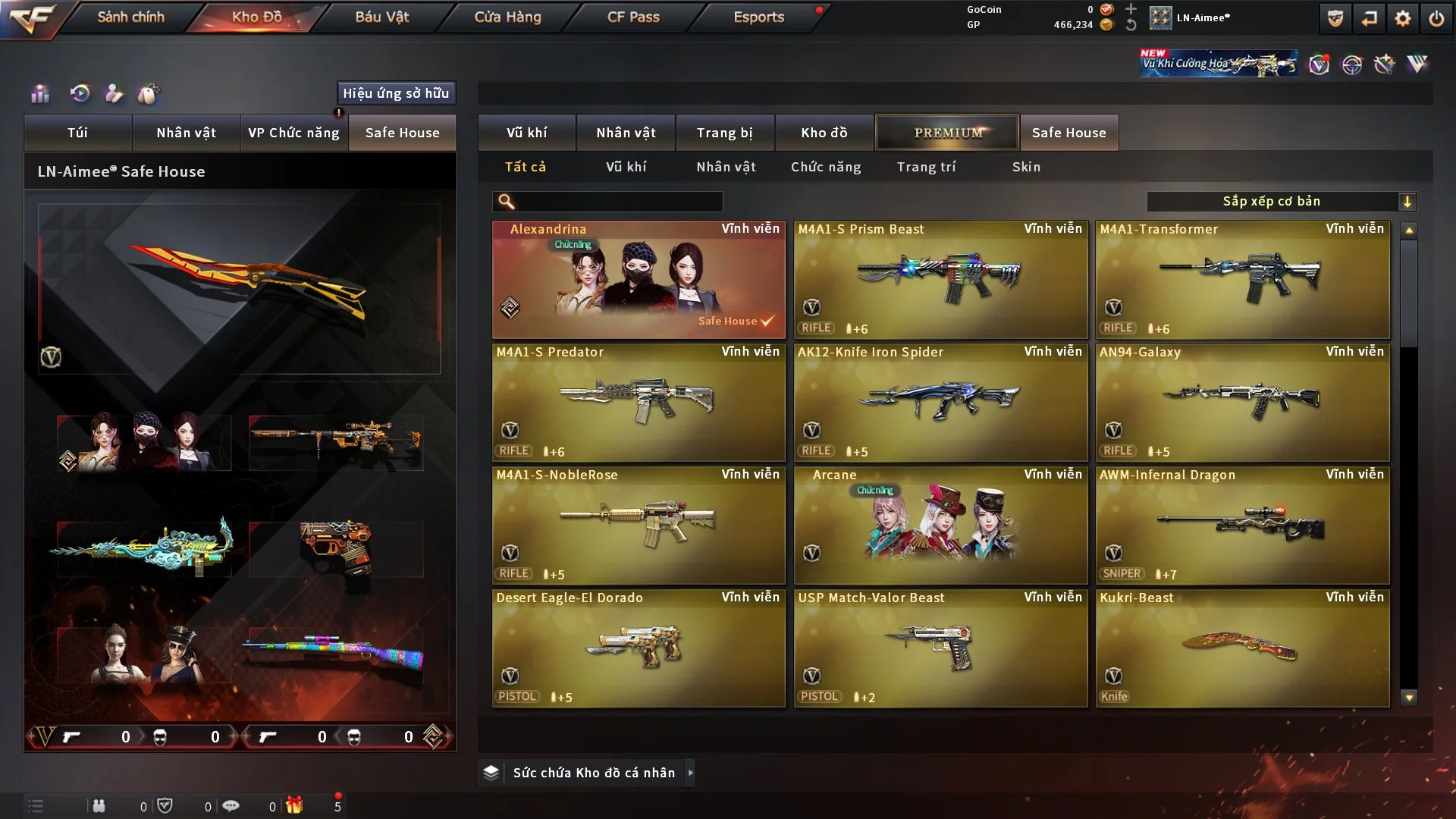Go to the Cửa Hàng shop
Screen dimensions: 1456x819
507,17
